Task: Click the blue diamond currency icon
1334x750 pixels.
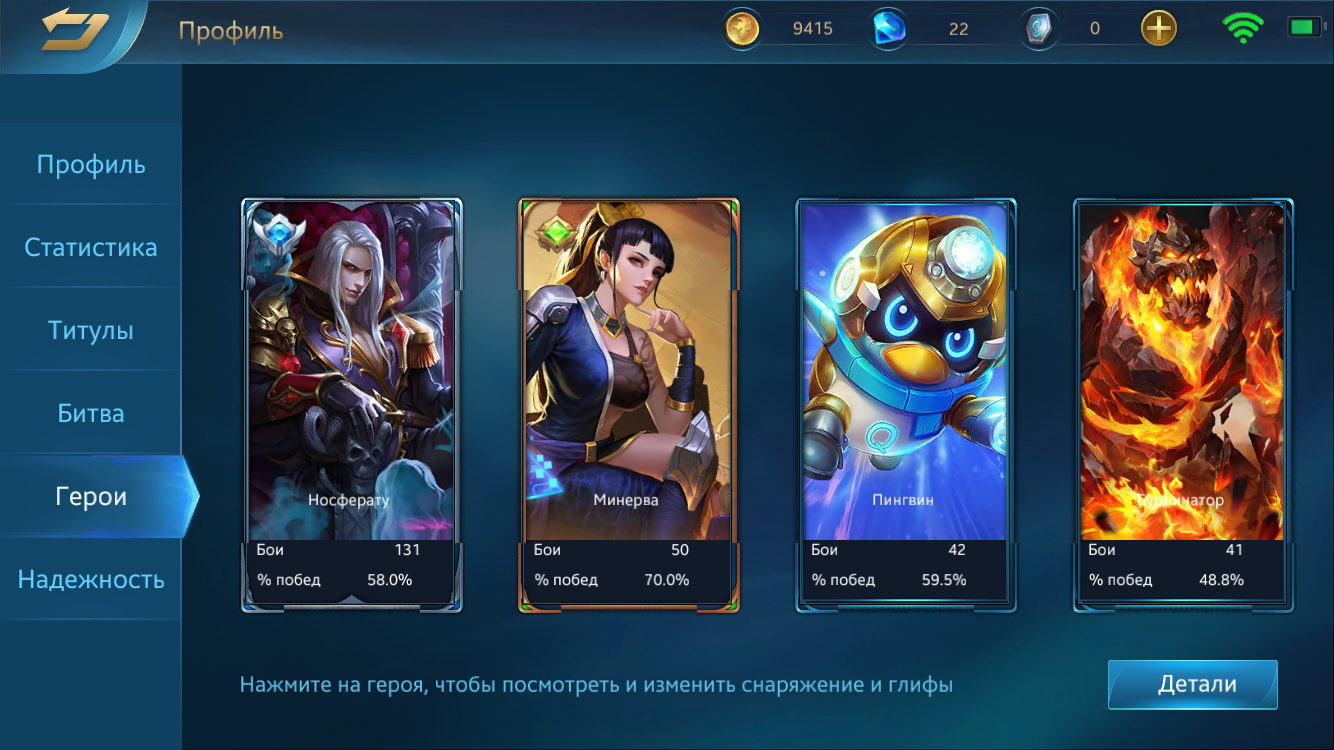Action: (x=889, y=28)
